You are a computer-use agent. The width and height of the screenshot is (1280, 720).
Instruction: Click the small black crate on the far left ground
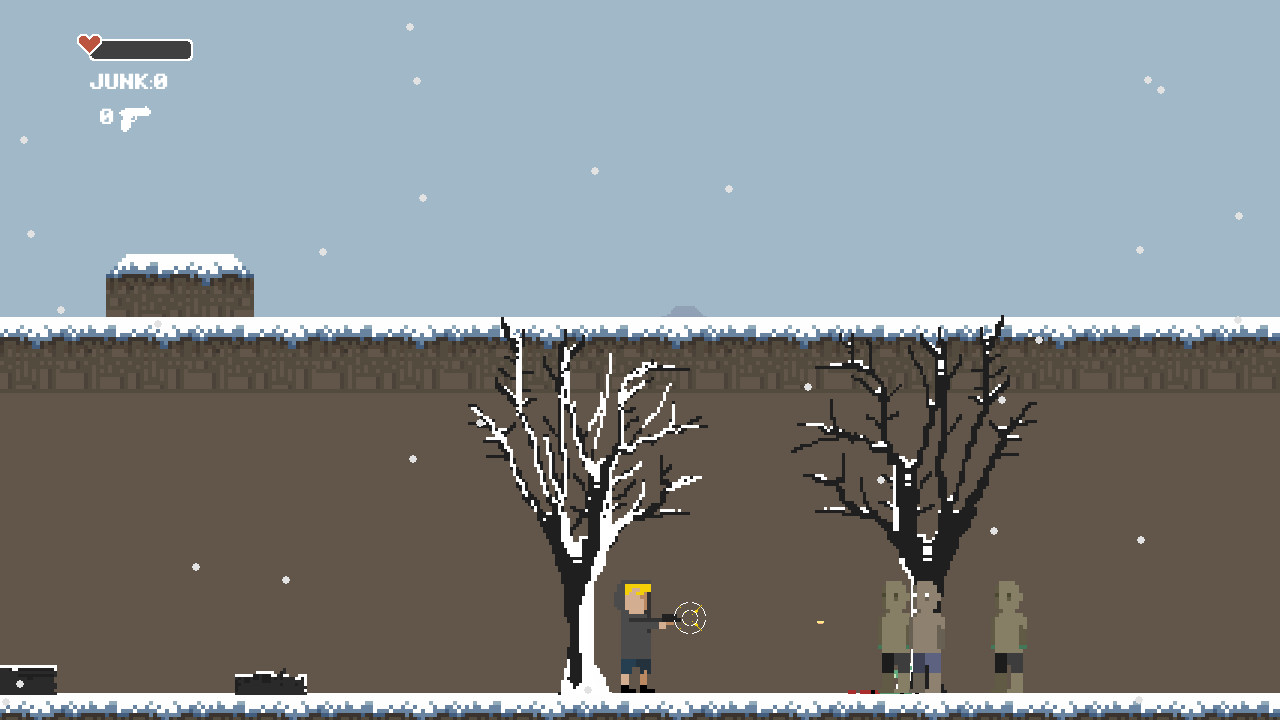(27, 680)
